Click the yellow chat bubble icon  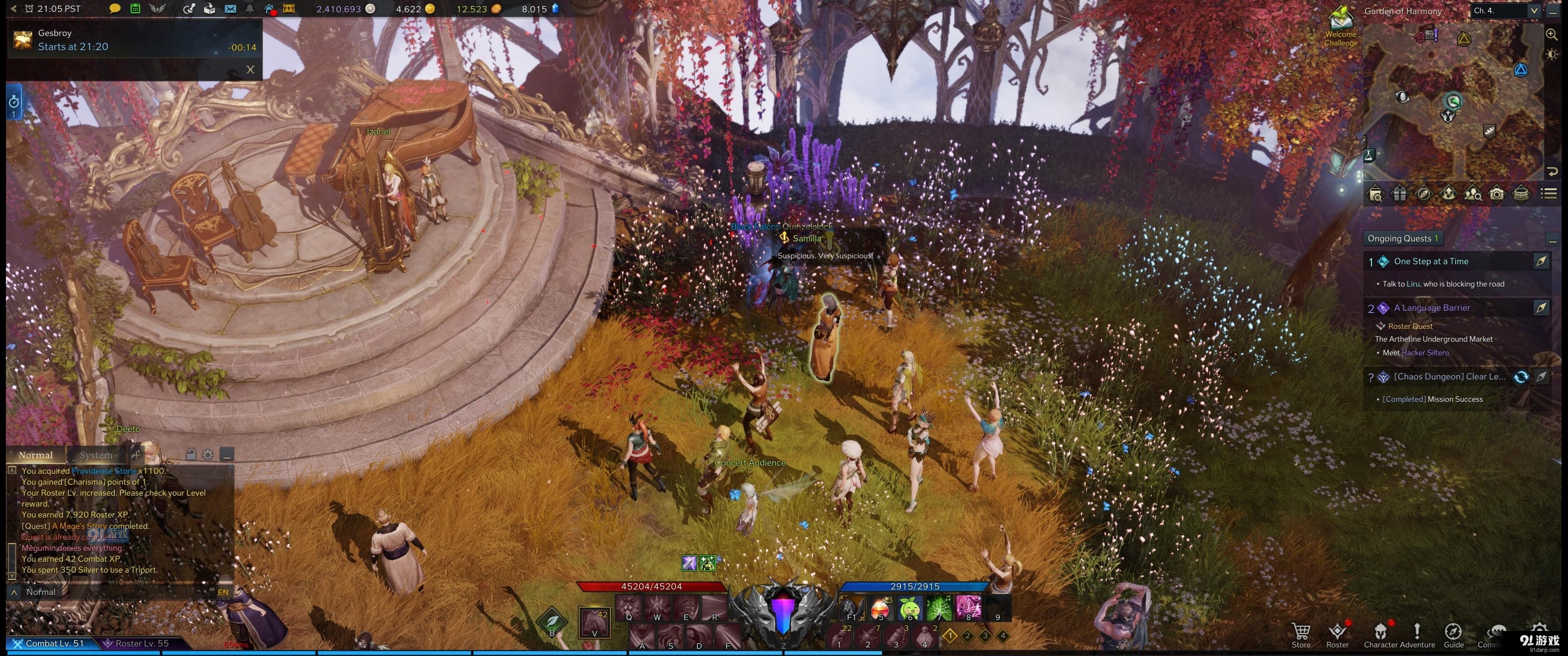tap(114, 9)
